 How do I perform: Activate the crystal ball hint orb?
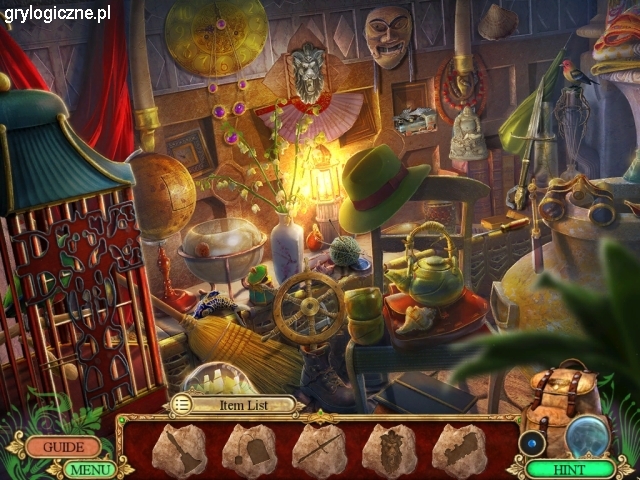[591, 436]
